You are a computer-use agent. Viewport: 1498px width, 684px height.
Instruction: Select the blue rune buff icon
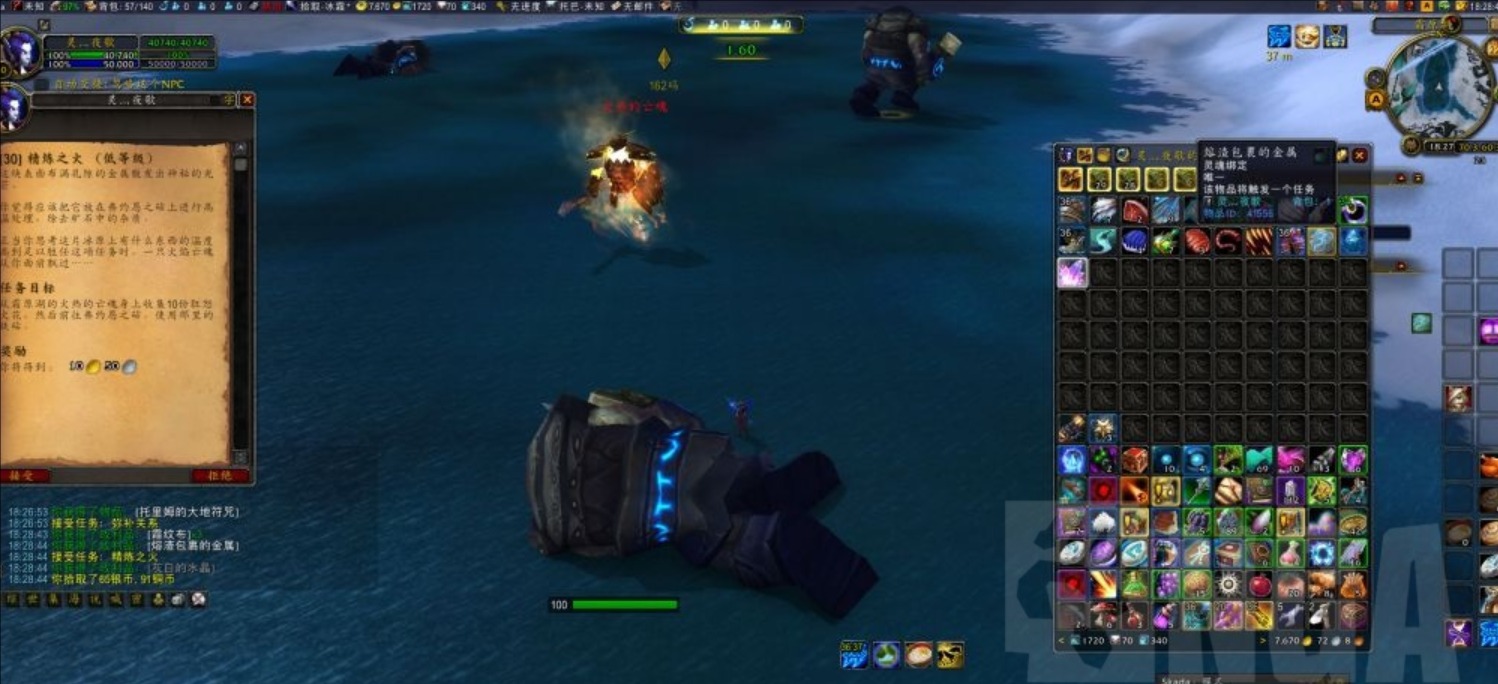[x=1279, y=37]
